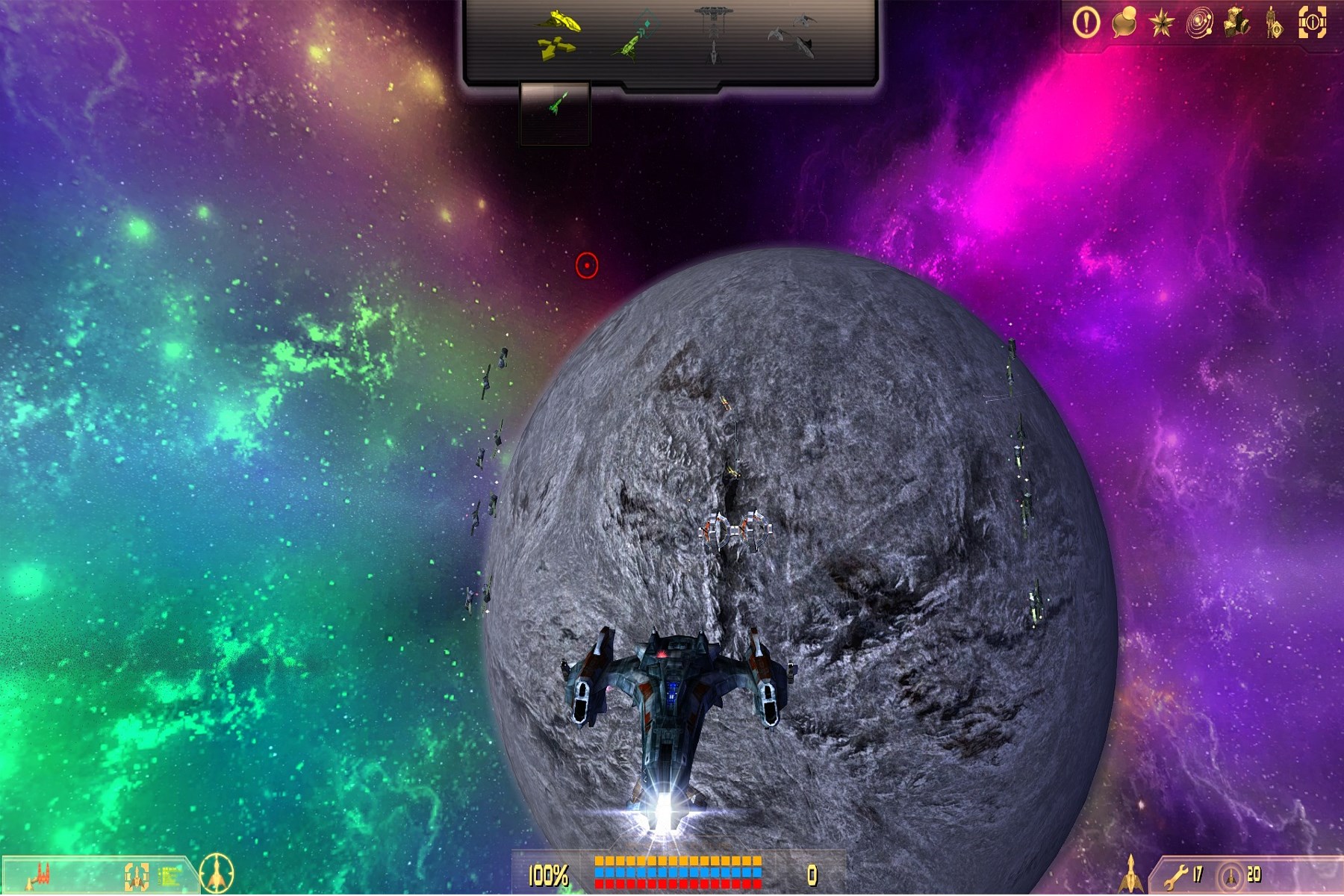Click the gold rocket ship icon

click(1130, 874)
